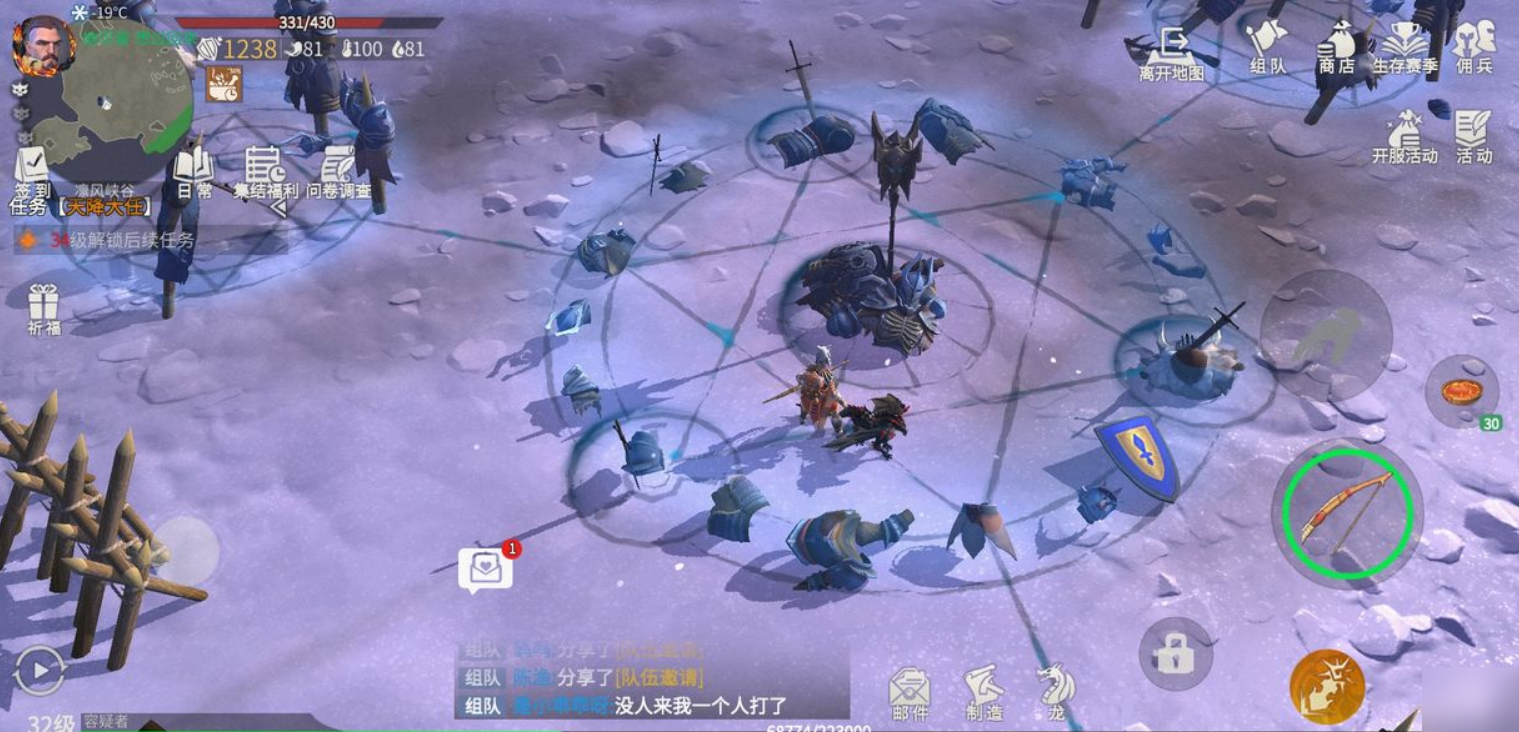Open the 活动 events menu

(x=1473, y=135)
